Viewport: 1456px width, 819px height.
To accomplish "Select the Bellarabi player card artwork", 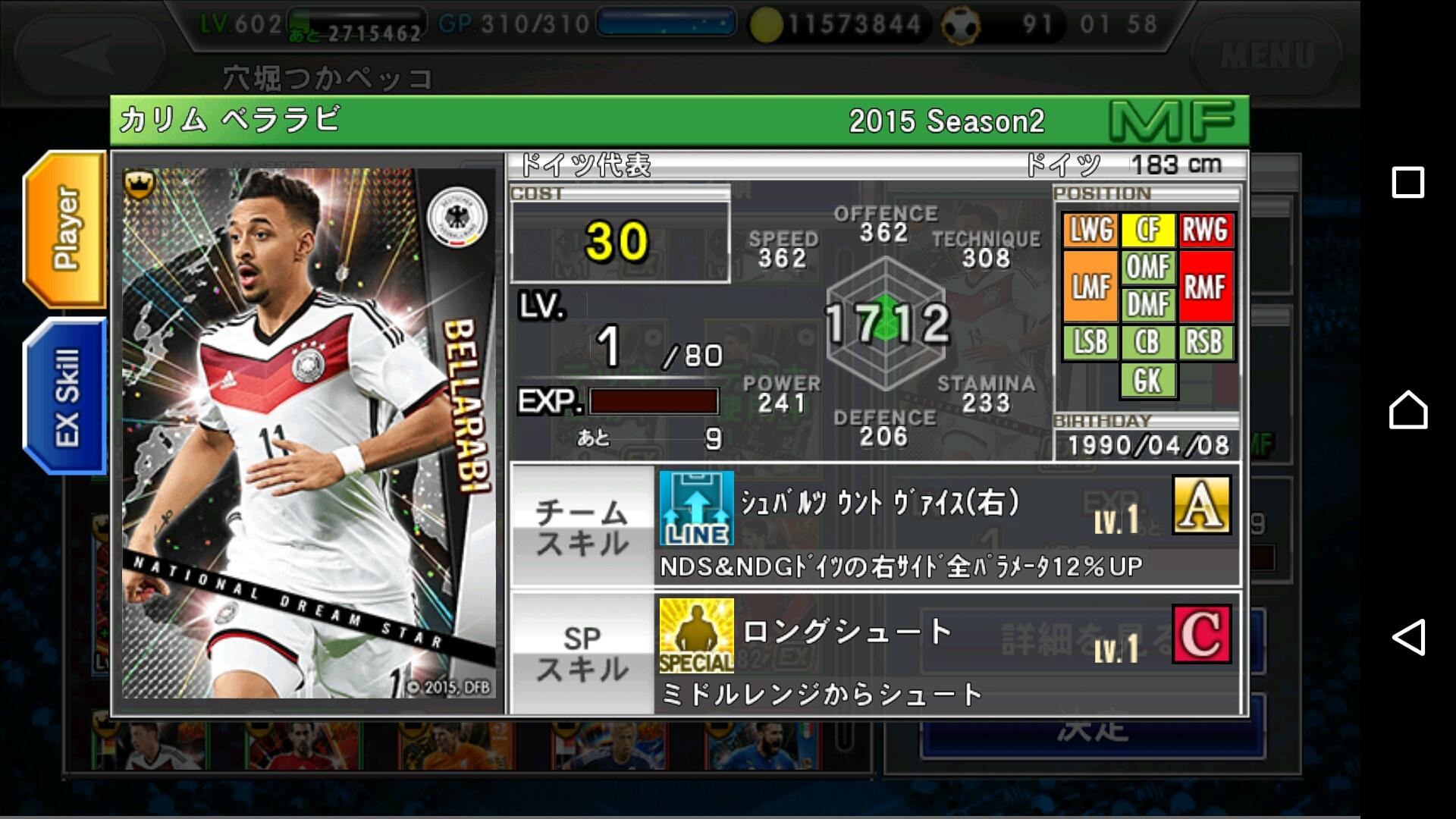I will point(309,432).
